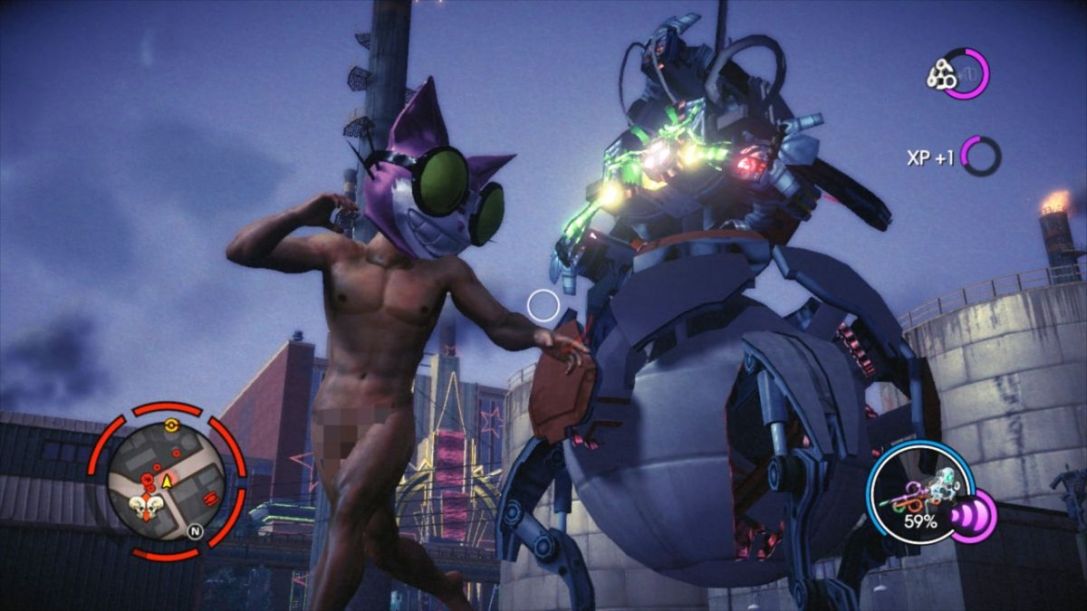Select the yellow circle marker on minimap
1087x611 pixels.
click(x=170, y=426)
